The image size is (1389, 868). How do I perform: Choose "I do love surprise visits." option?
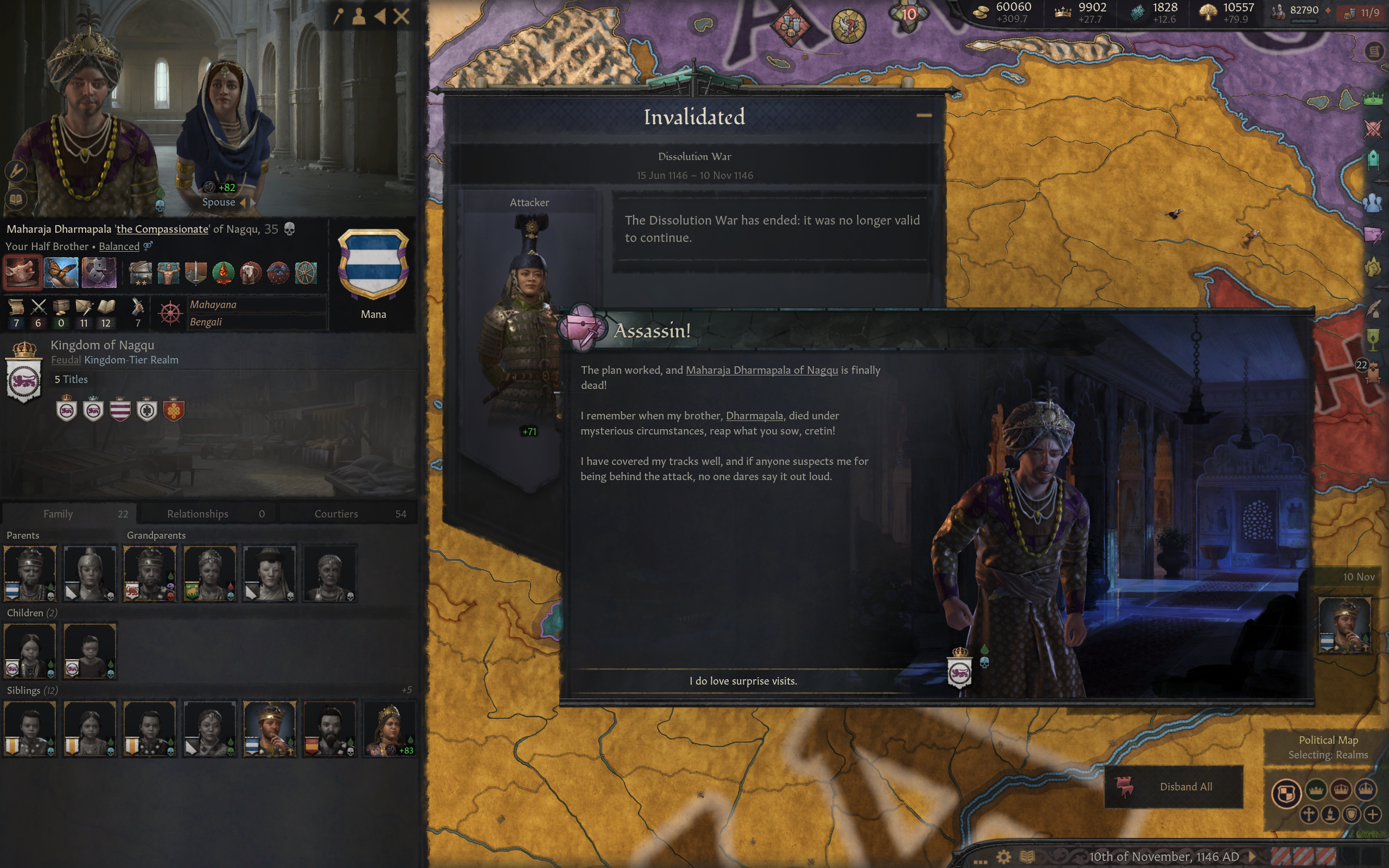coord(743,681)
